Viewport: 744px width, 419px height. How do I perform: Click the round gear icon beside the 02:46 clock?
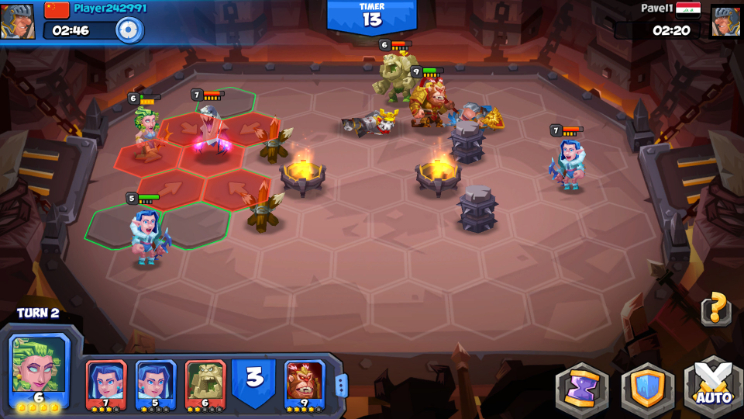point(128,30)
